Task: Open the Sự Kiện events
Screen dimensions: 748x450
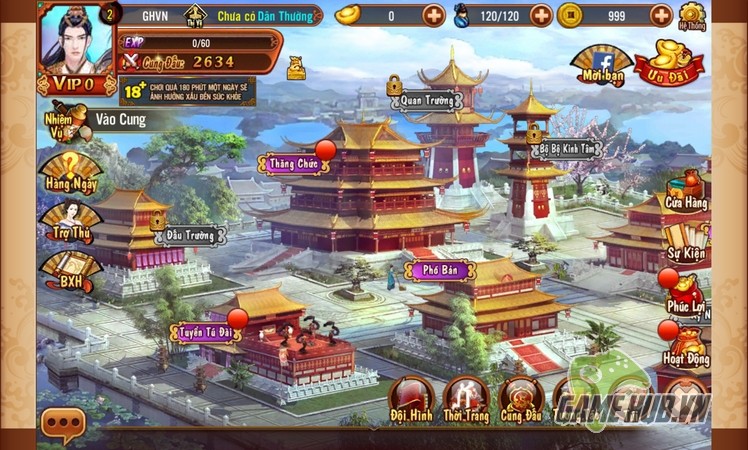Action: pos(687,242)
